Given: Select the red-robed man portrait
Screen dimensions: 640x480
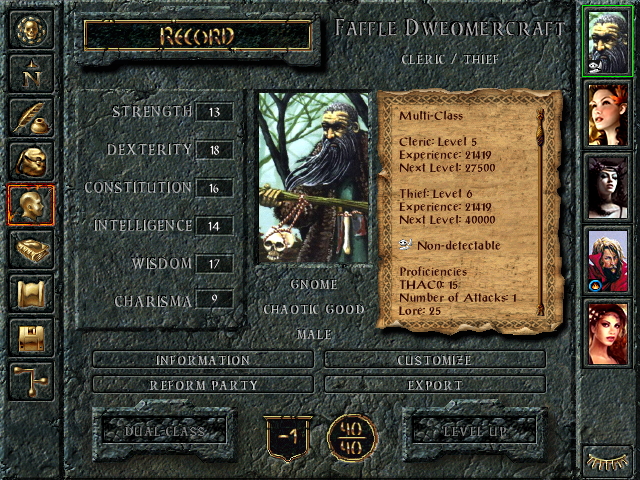Looking at the screenshot, I should pos(607,260).
